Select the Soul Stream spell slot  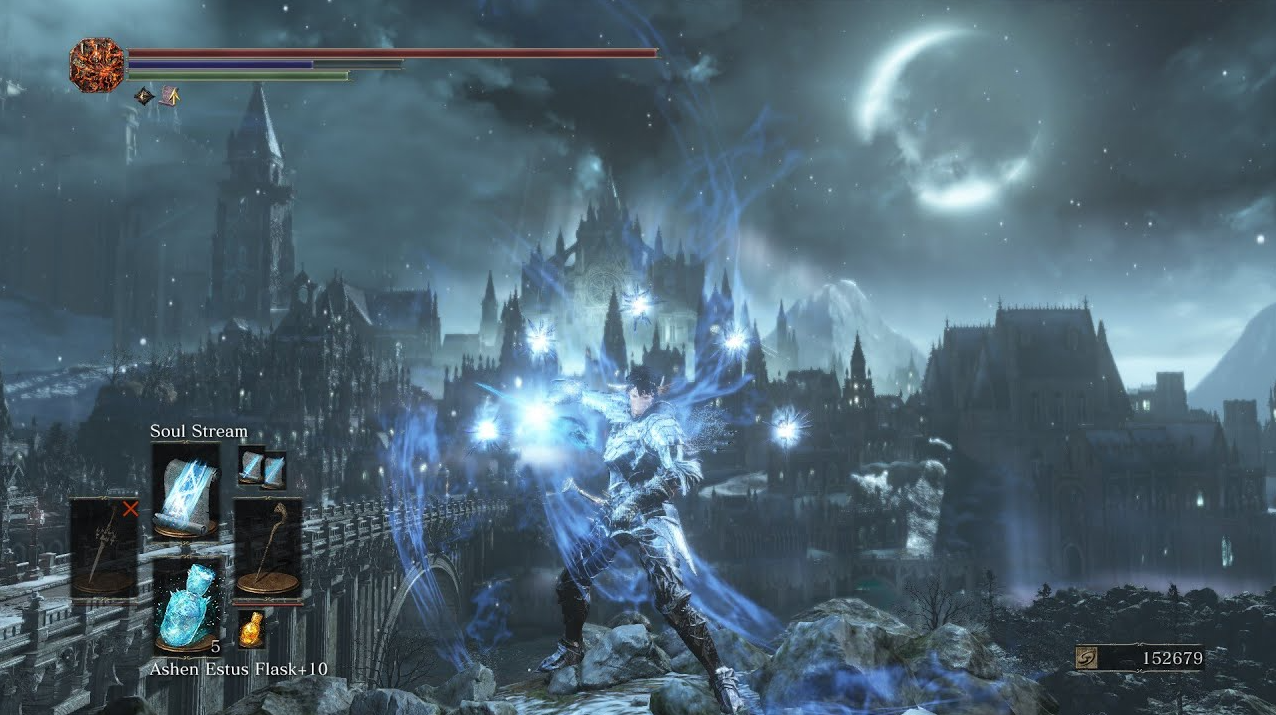(x=185, y=491)
